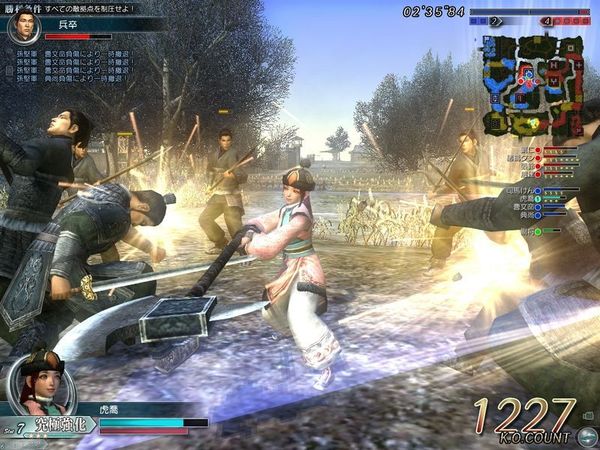Select the 兵卒 target portrait
This screenshot has height=450, width=600.
pos(23,29)
